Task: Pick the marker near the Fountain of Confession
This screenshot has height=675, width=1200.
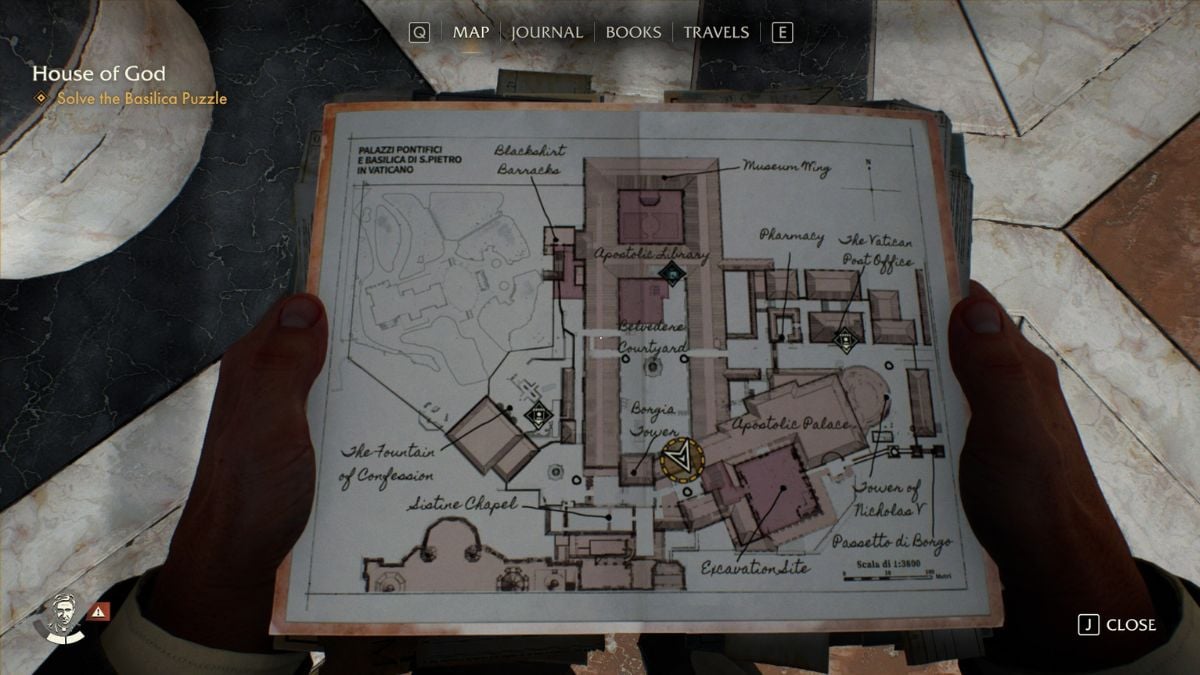Action: 540,414
